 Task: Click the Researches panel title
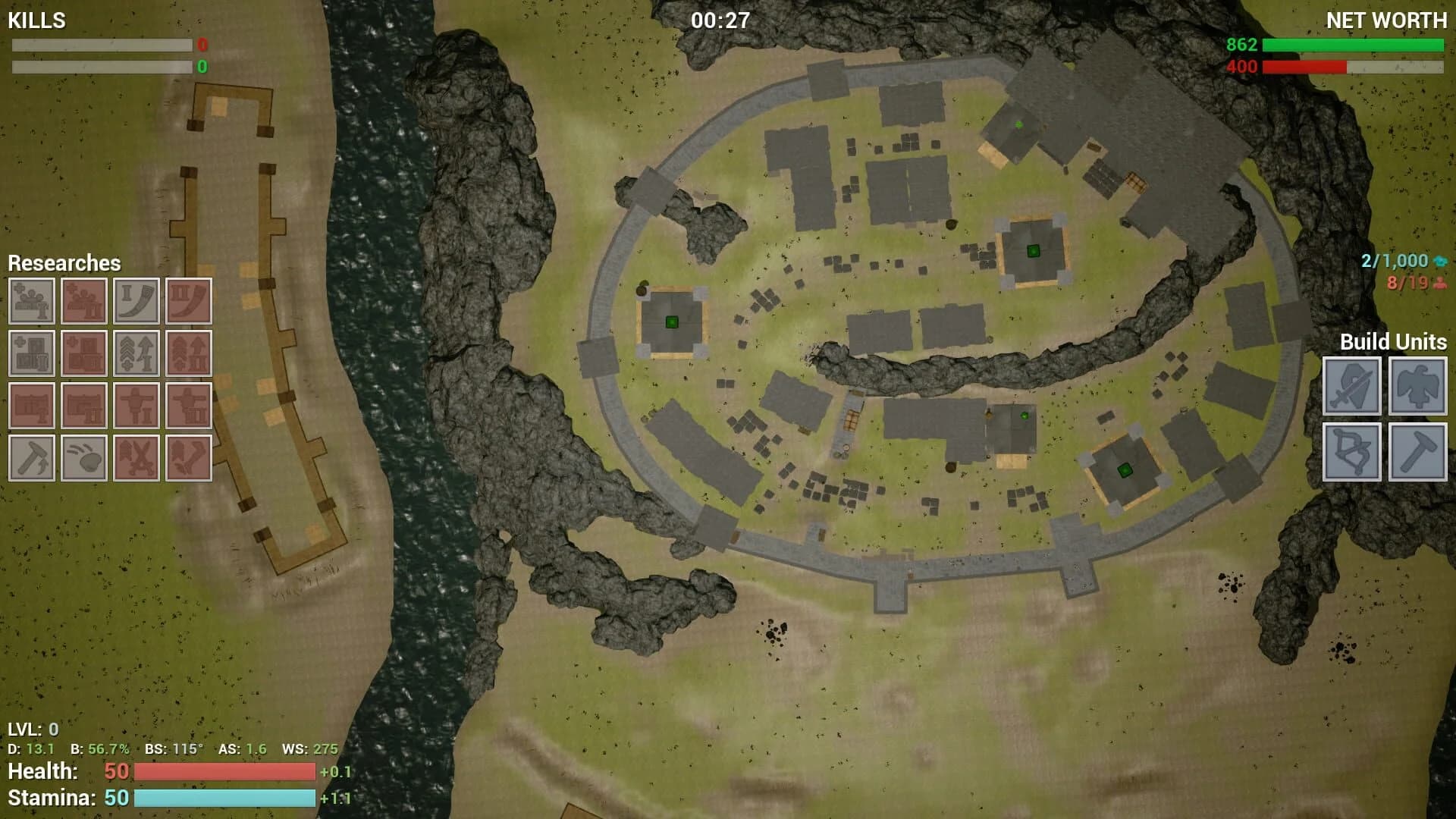[x=64, y=264]
